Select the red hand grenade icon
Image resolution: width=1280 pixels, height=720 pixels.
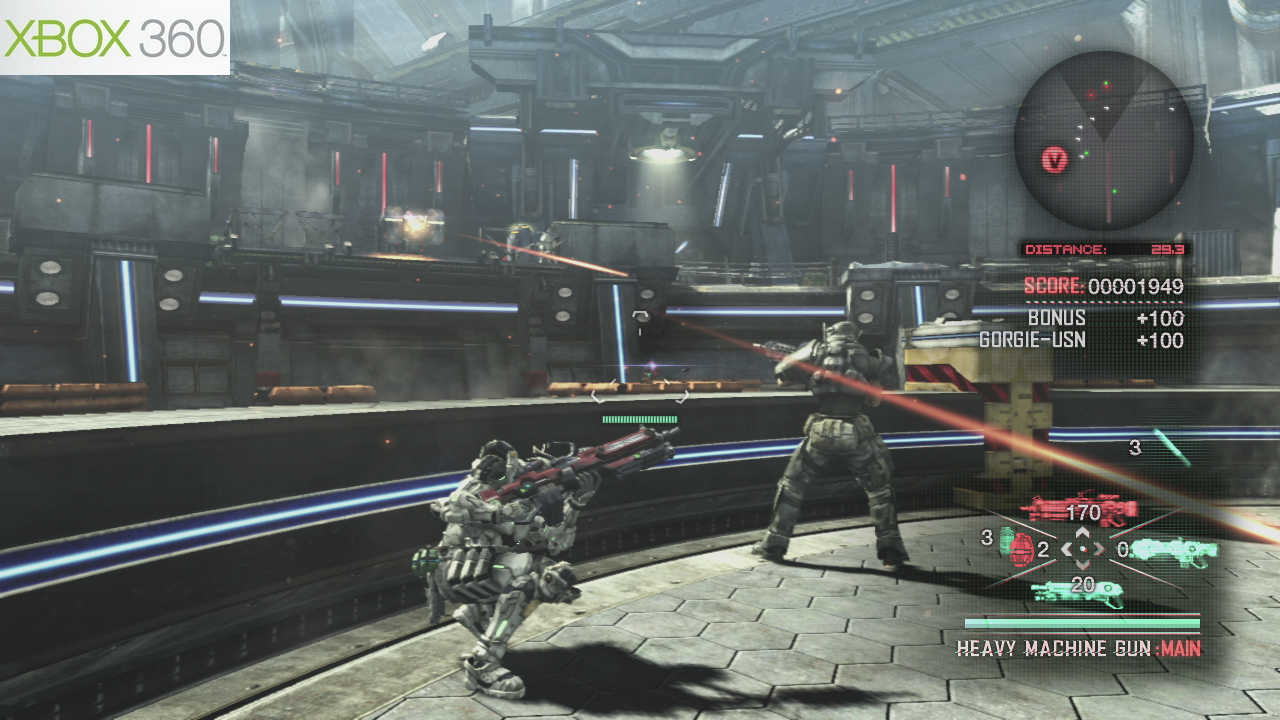(x=1021, y=548)
